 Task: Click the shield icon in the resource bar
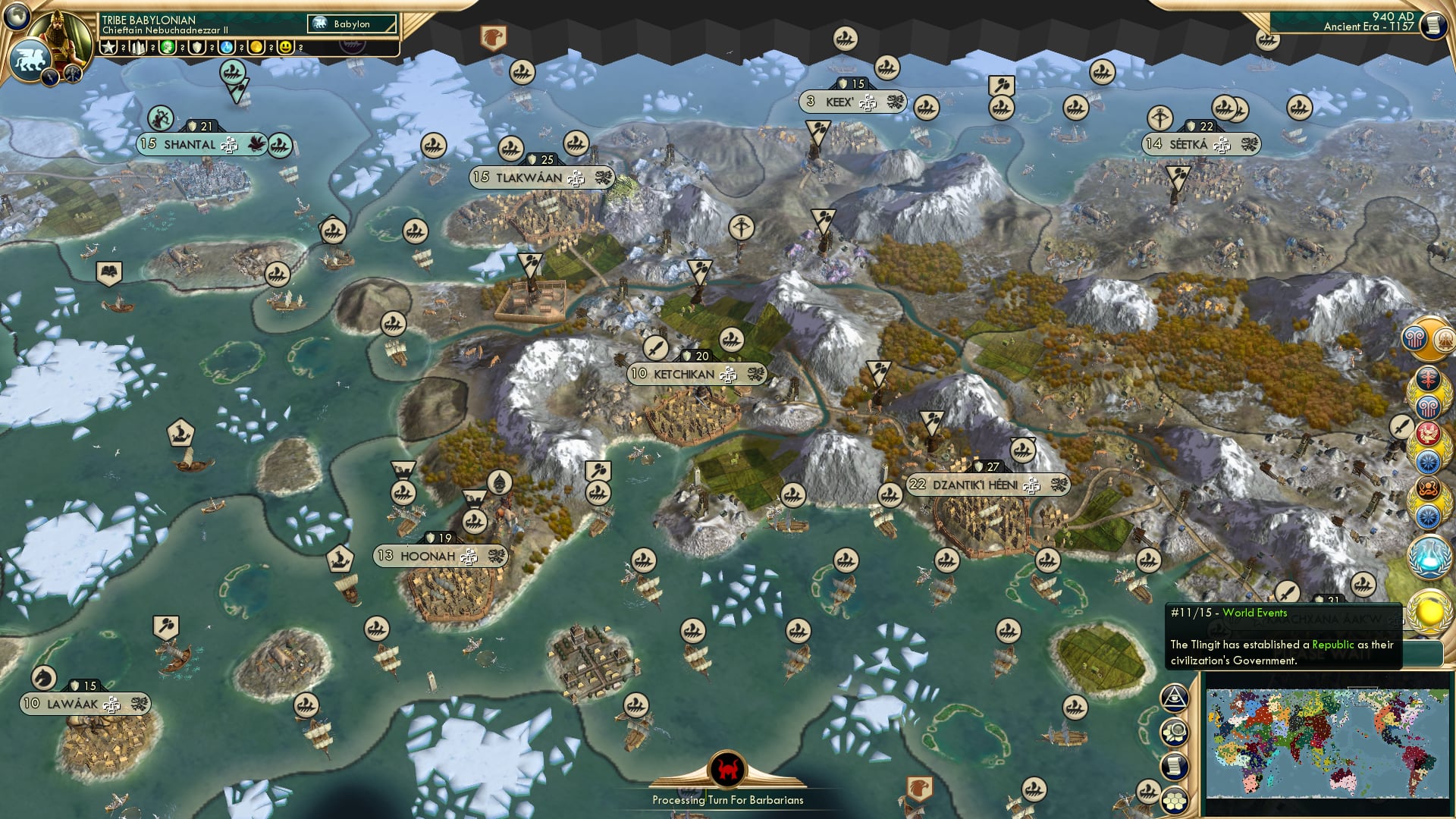tap(196, 47)
